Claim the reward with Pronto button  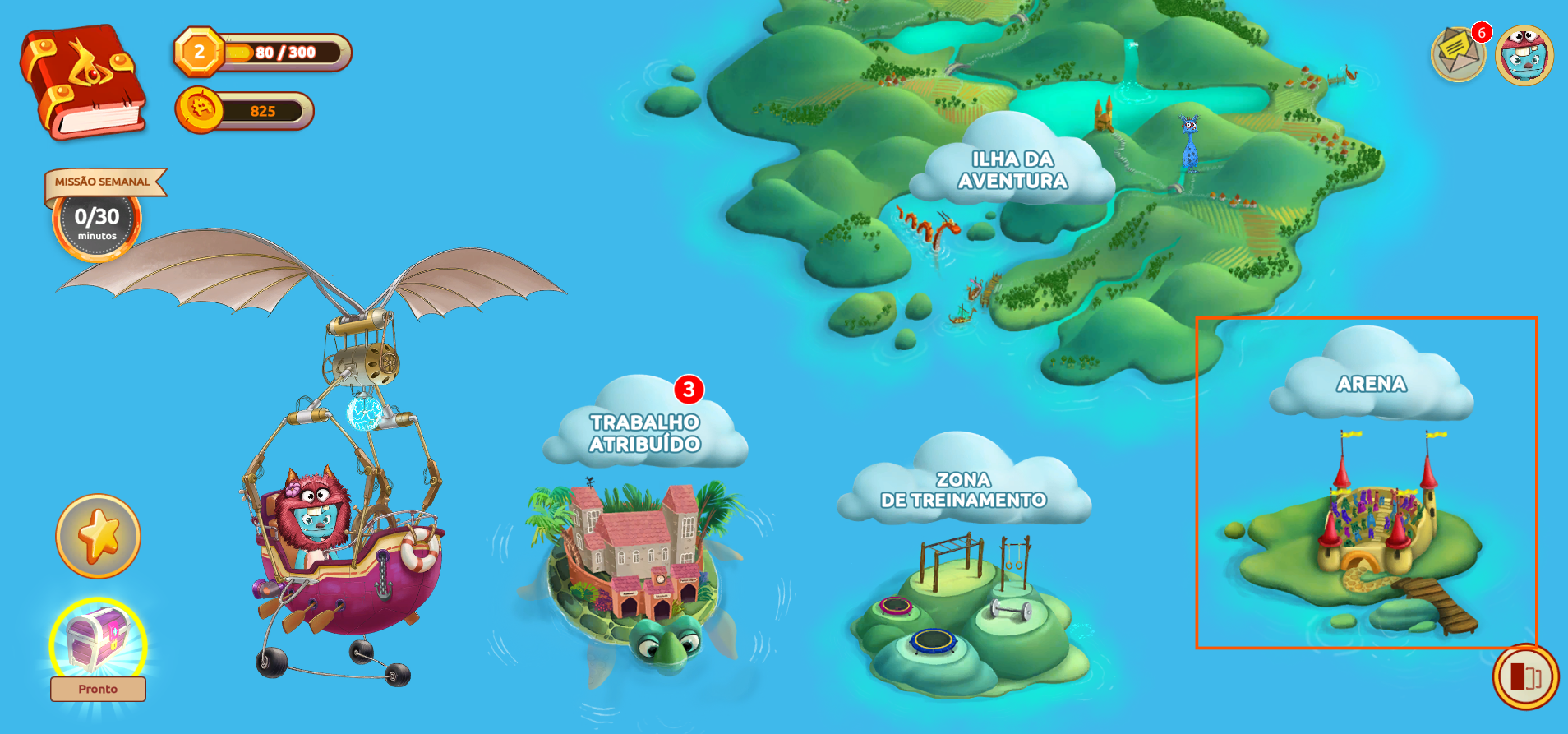tap(98, 689)
